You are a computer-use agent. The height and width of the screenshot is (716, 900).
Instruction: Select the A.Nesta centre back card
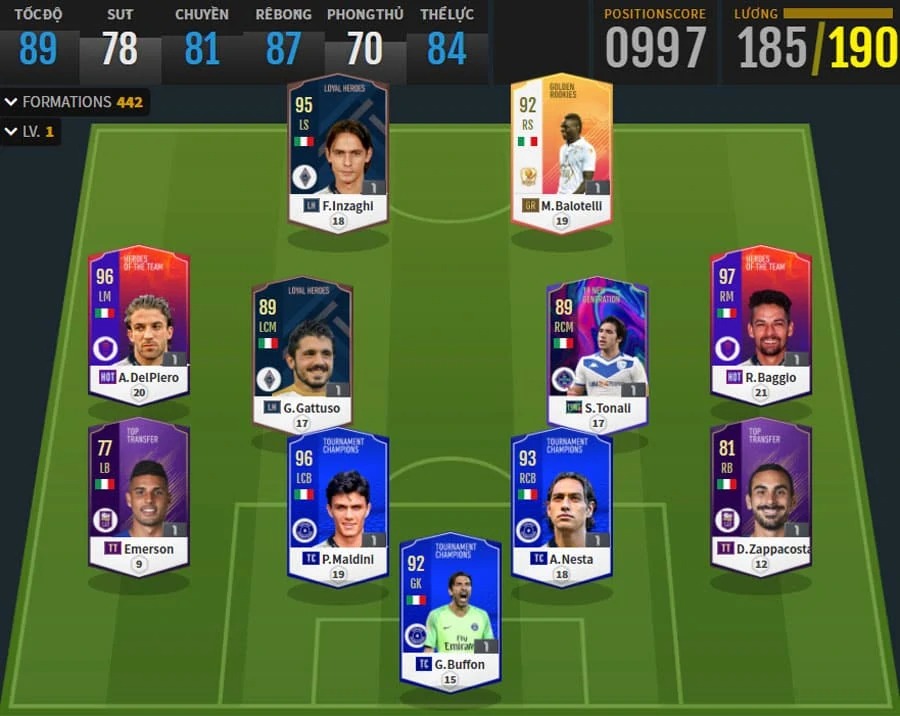(x=561, y=505)
